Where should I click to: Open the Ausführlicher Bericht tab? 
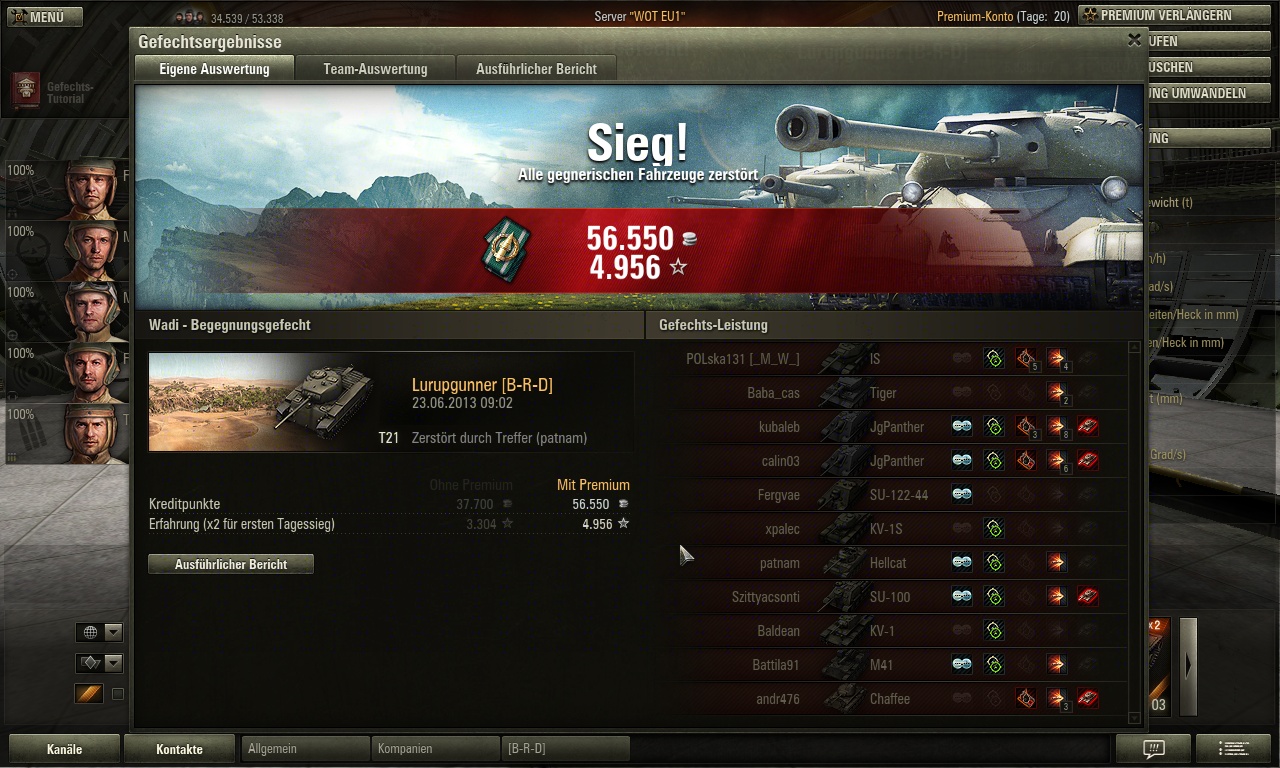pos(536,69)
